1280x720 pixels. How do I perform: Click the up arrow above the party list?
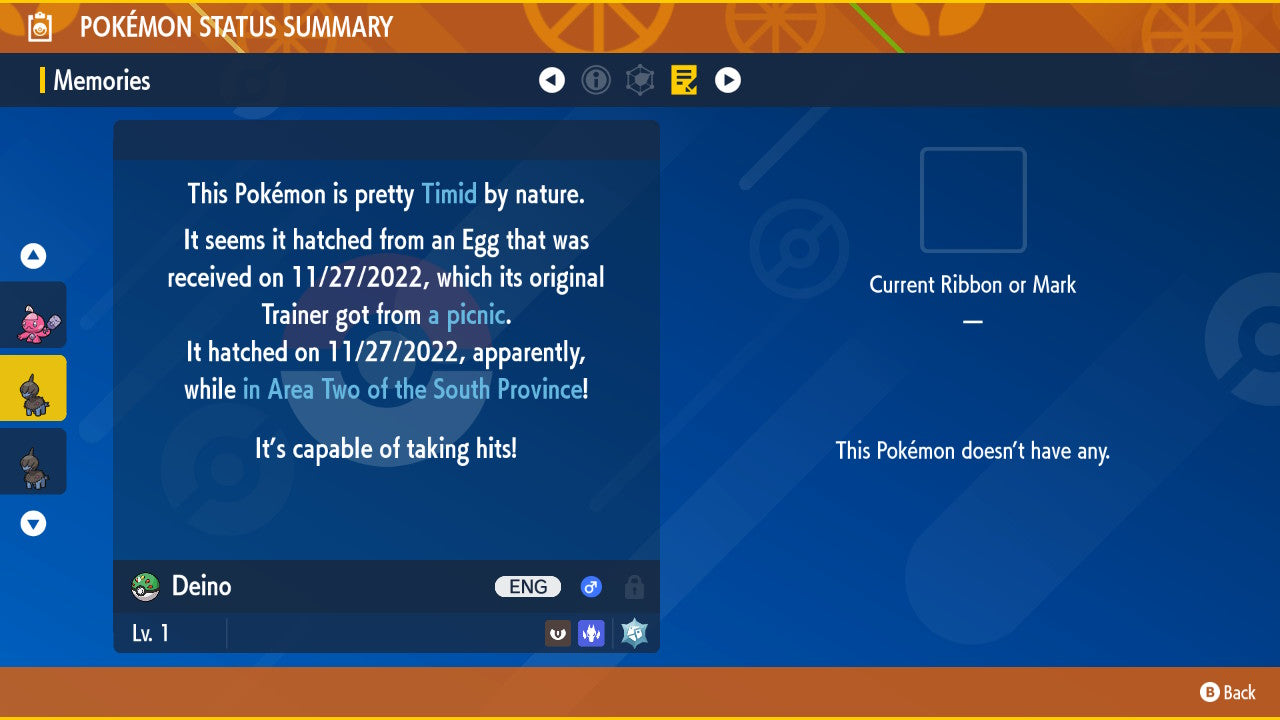pos(32,256)
